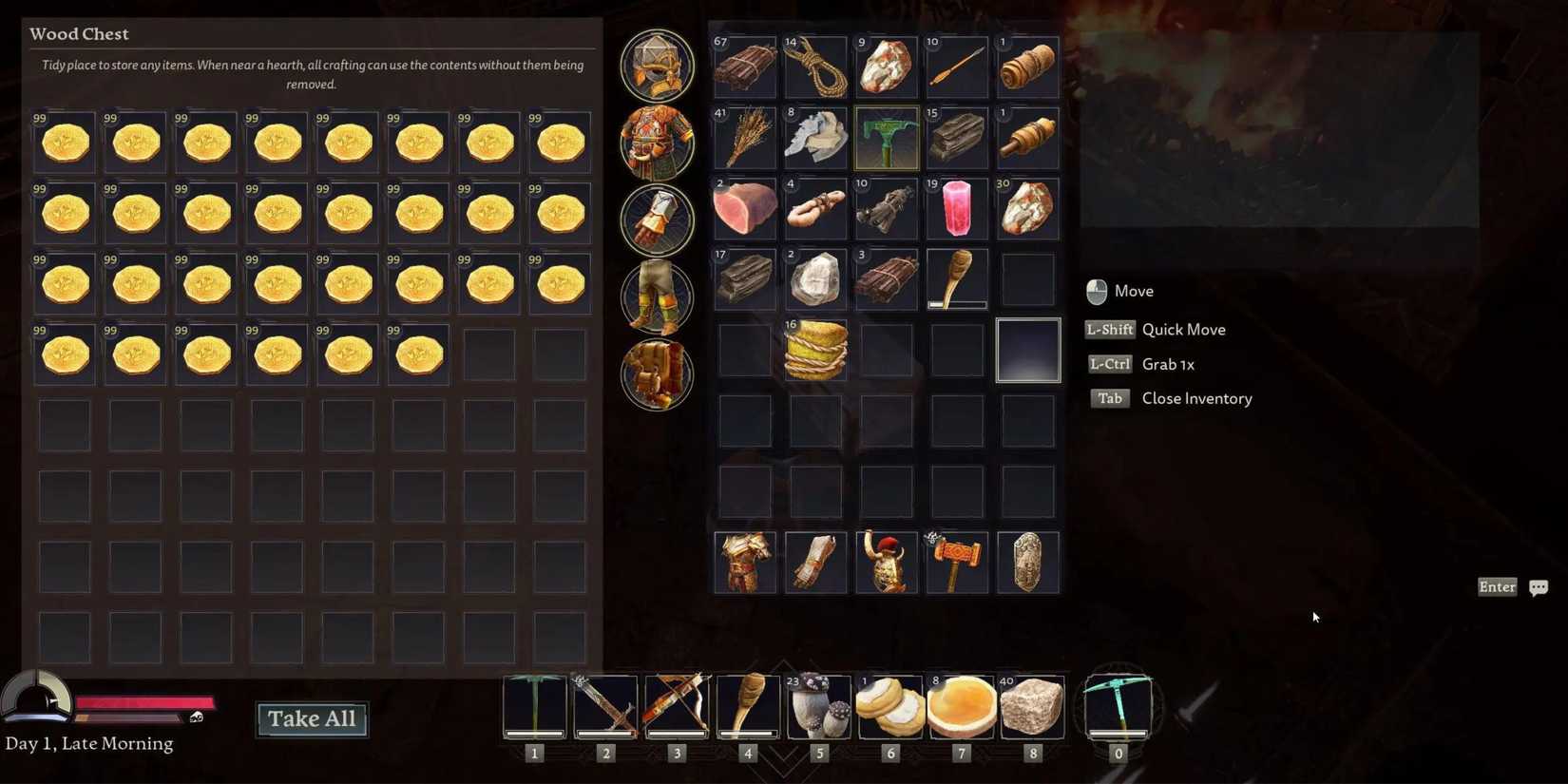Screen dimensions: 1568x784
Task: Open the helmet equipment slot
Action: 657,67
